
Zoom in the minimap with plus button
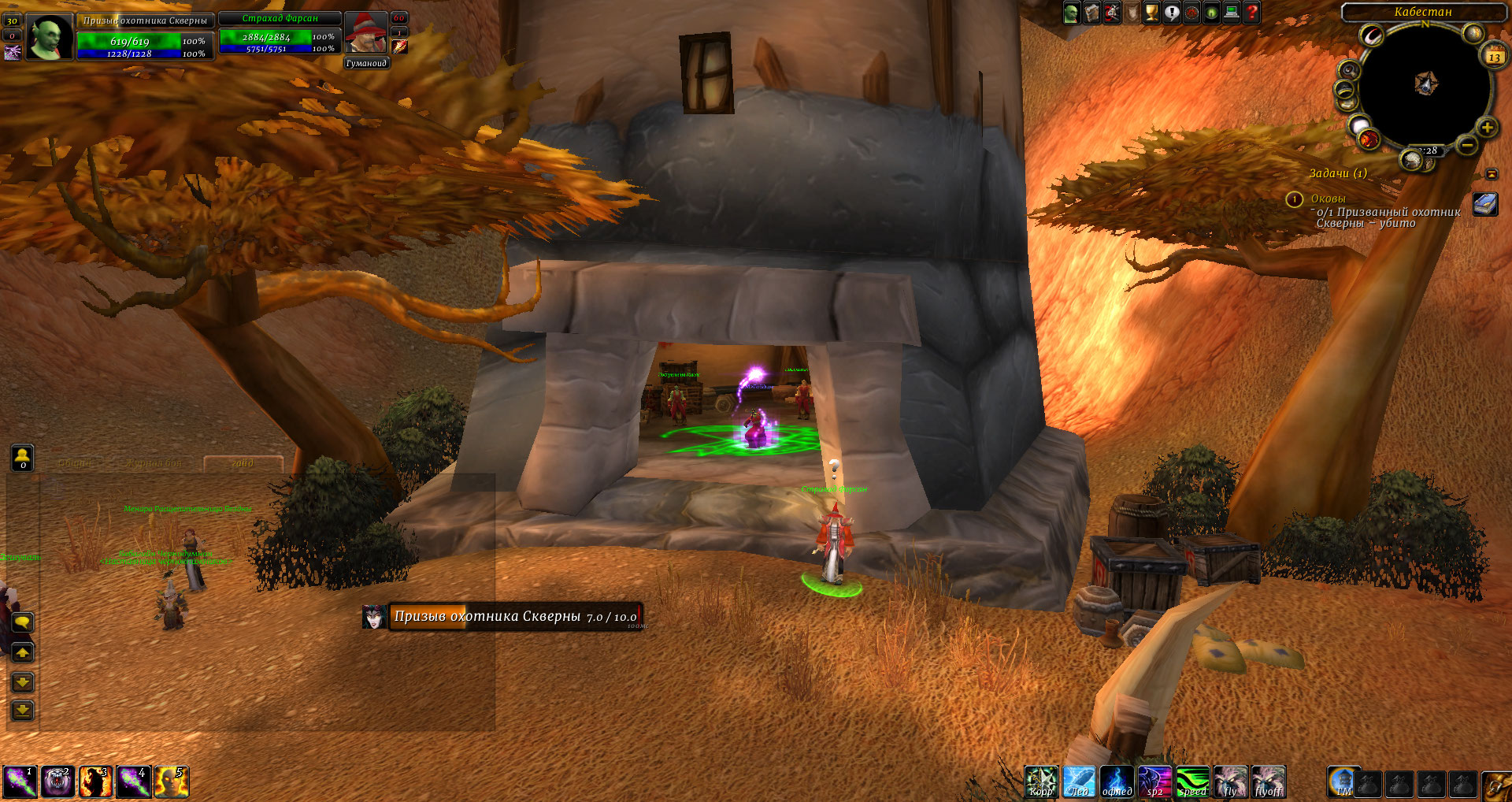coord(1487,128)
